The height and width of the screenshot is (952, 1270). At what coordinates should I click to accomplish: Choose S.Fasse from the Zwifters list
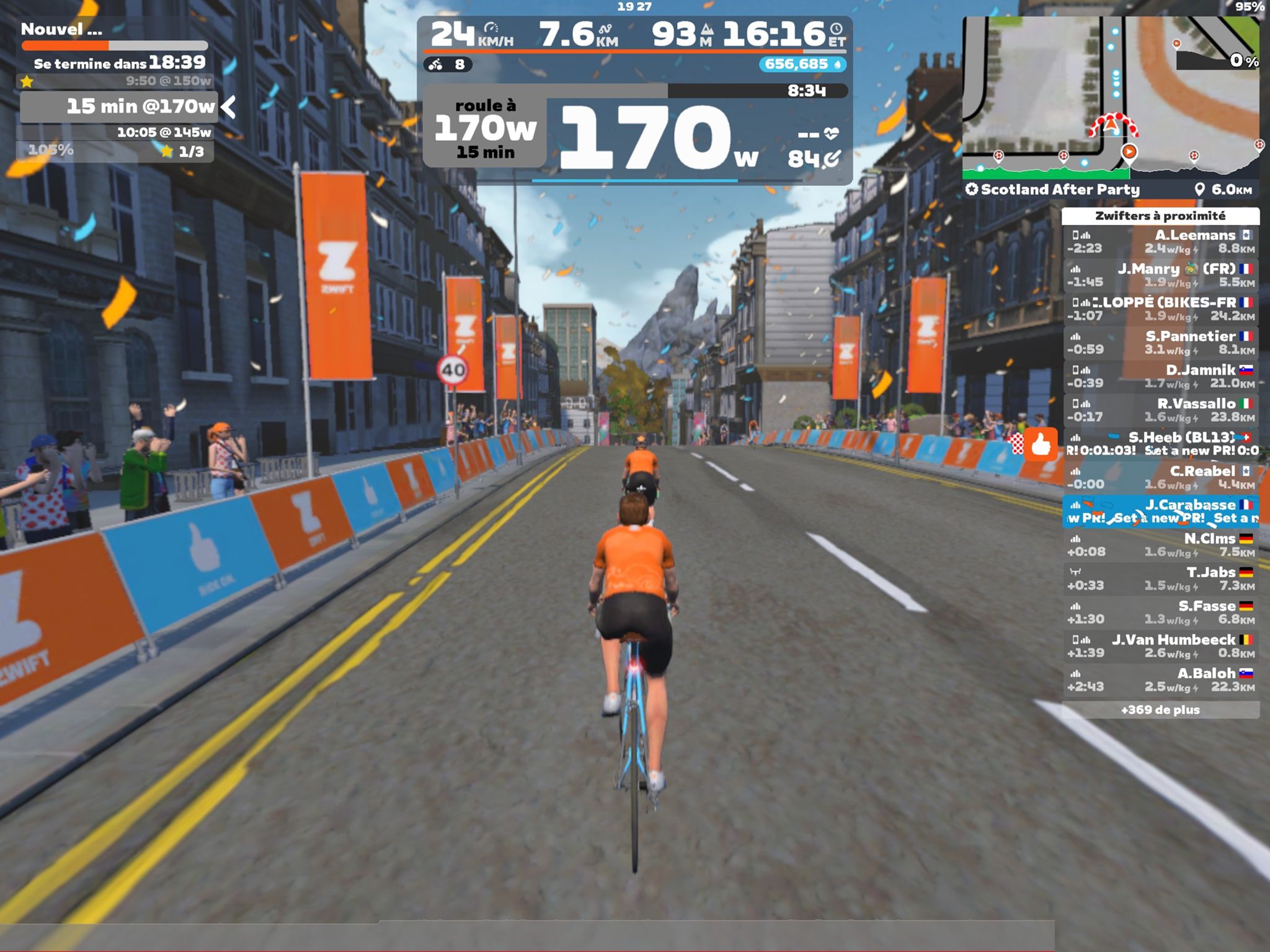tap(1160, 612)
